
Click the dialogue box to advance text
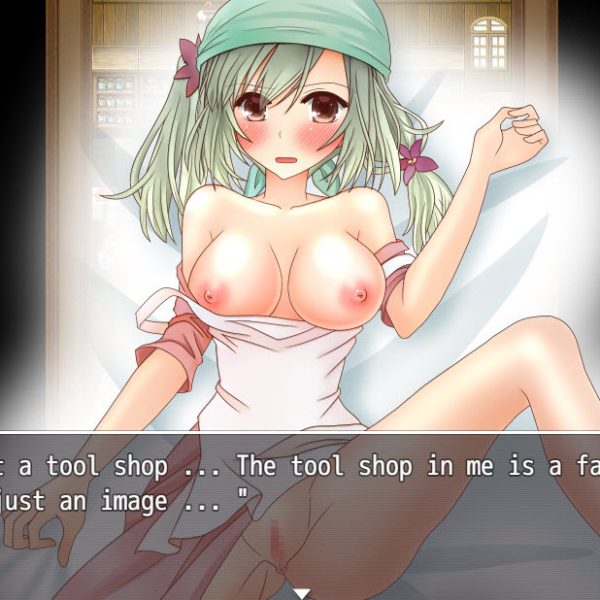pos(300,500)
